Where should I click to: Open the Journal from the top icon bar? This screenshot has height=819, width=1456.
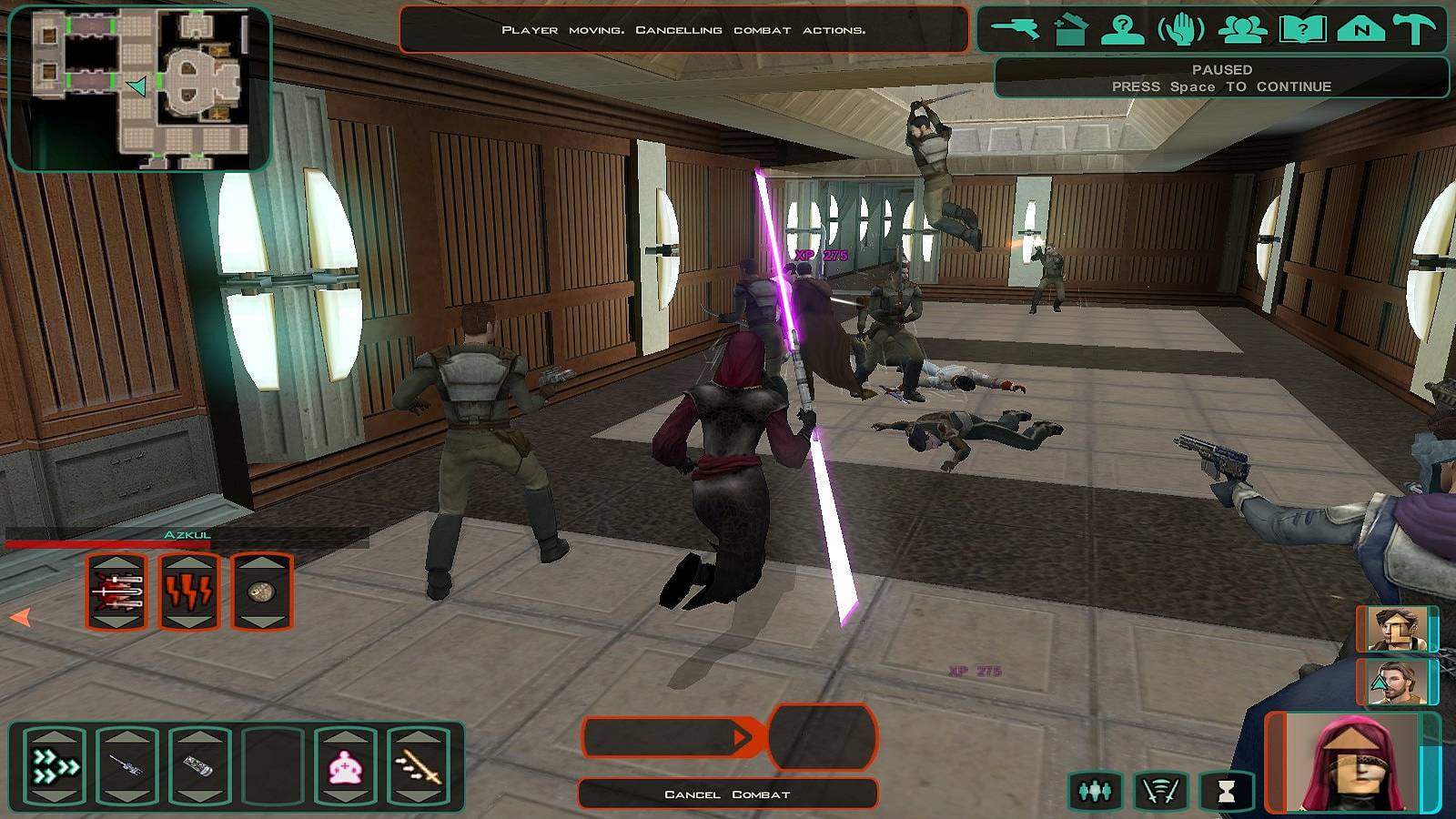point(1301,29)
